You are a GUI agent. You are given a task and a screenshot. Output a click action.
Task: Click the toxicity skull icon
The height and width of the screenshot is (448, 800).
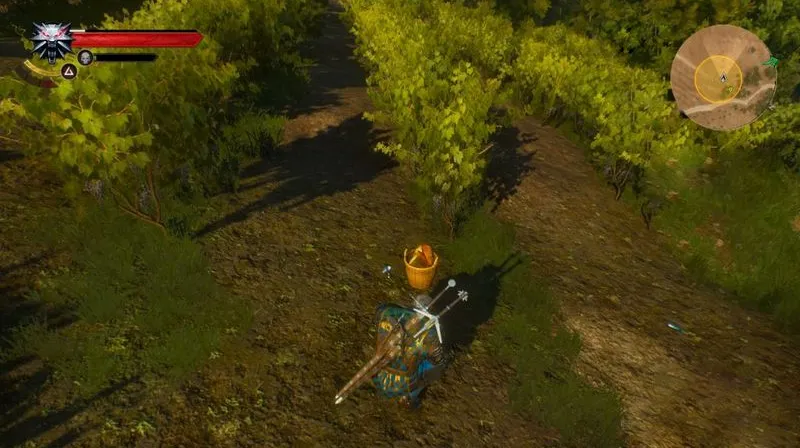(86, 57)
